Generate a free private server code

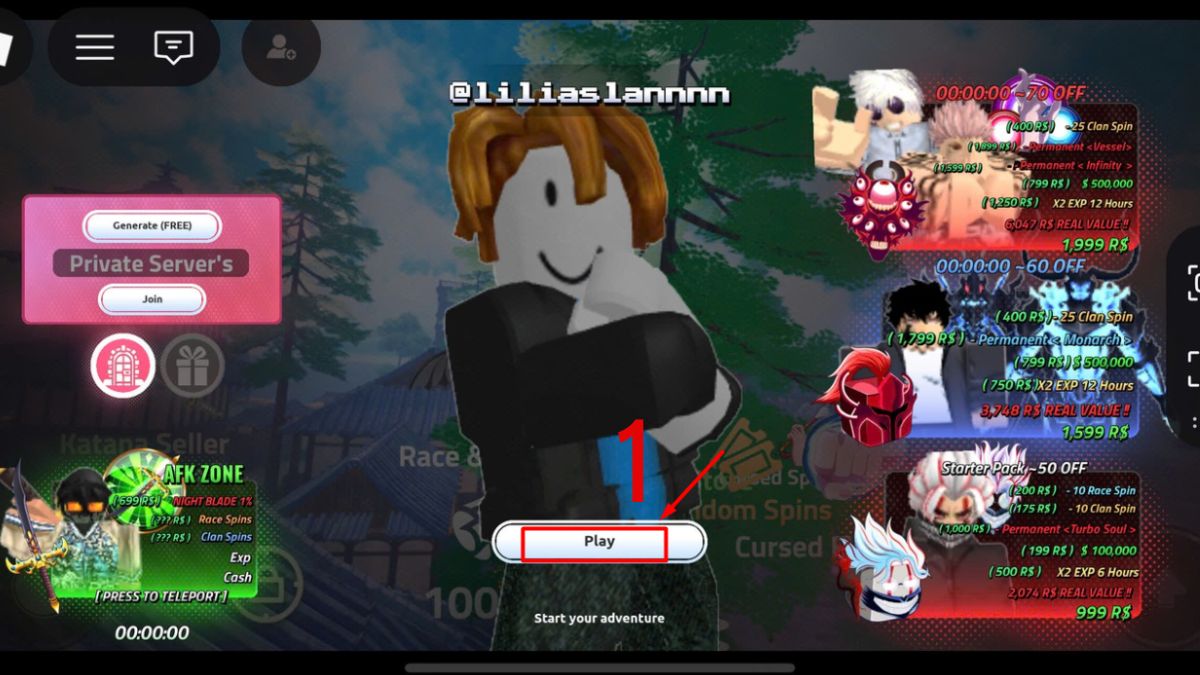(152, 226)
